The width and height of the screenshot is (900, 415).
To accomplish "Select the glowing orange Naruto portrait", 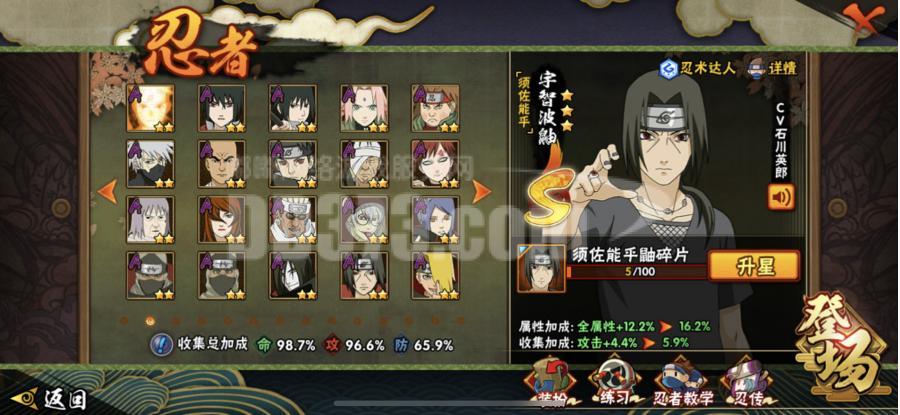I will [x=149, y=107].
